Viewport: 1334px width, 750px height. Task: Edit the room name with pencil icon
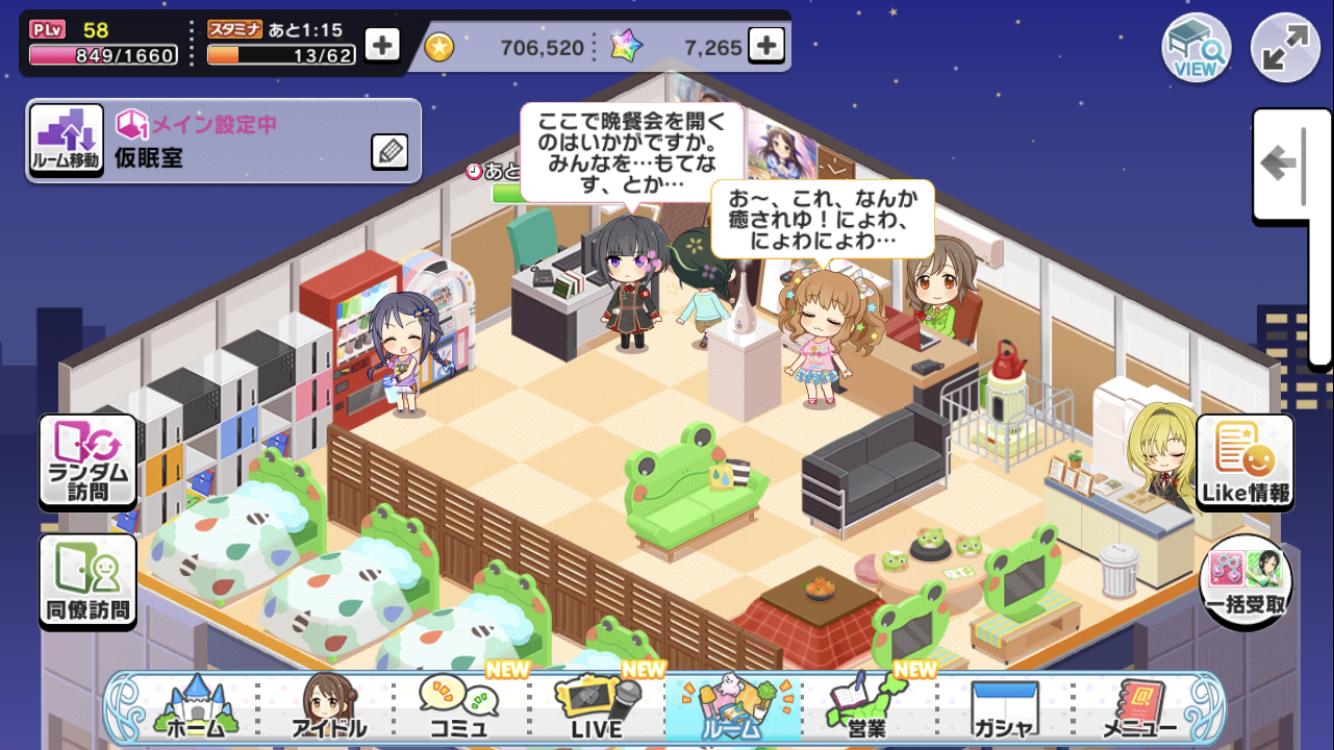pyautogui.click(x=389, y=151)
